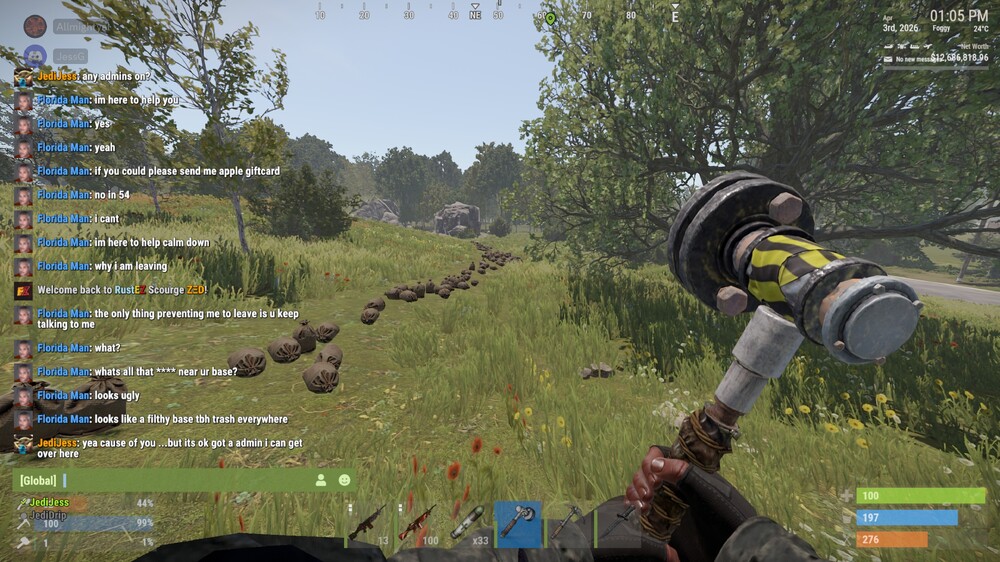Select the red rifle hotbar slot
Image resolution: width=1000 pixels, height=562 pixels.
click(x=417, y=523)
